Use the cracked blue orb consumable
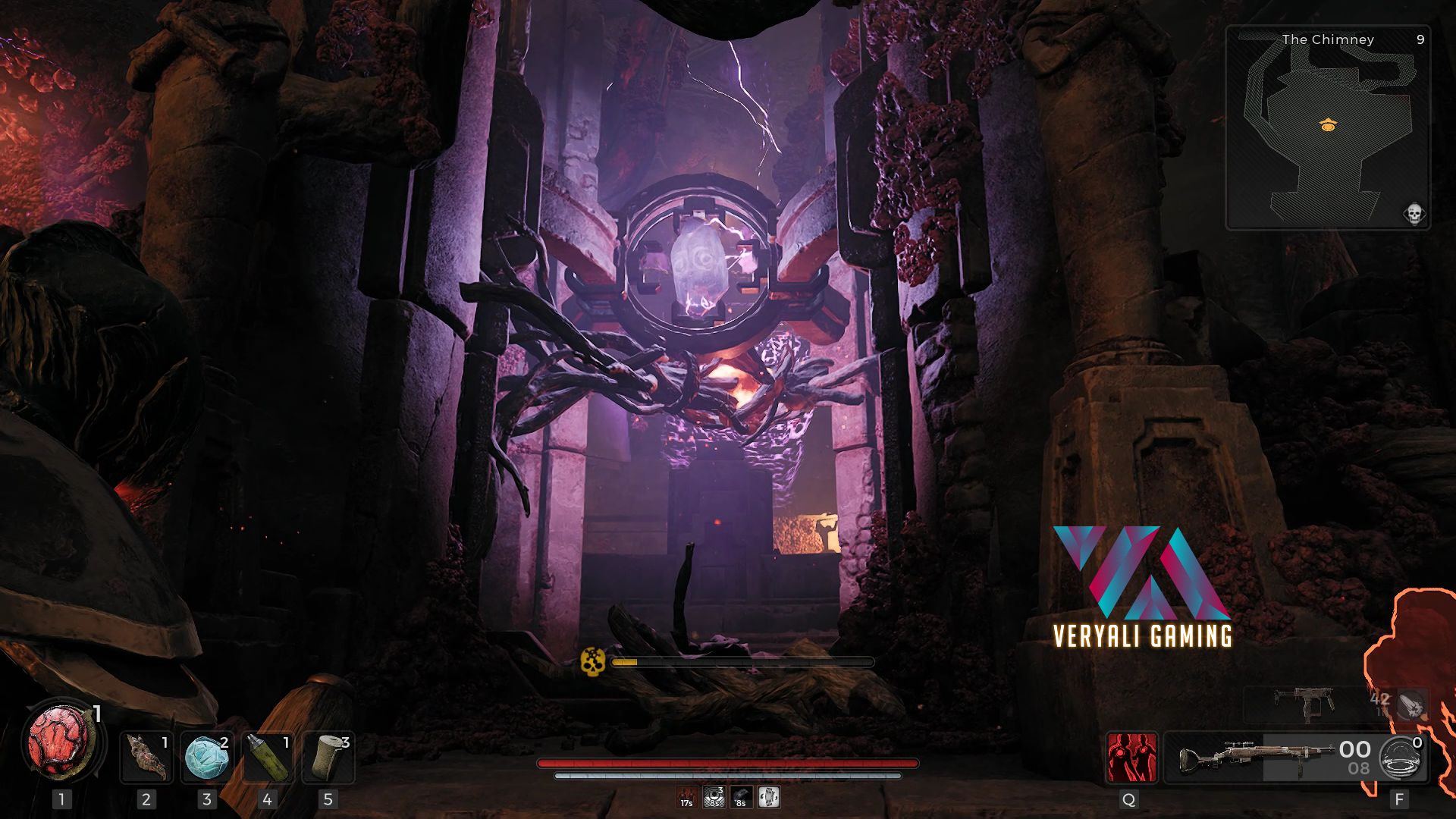Viewport: 1456px width, 819px height. tap(207, 757)
